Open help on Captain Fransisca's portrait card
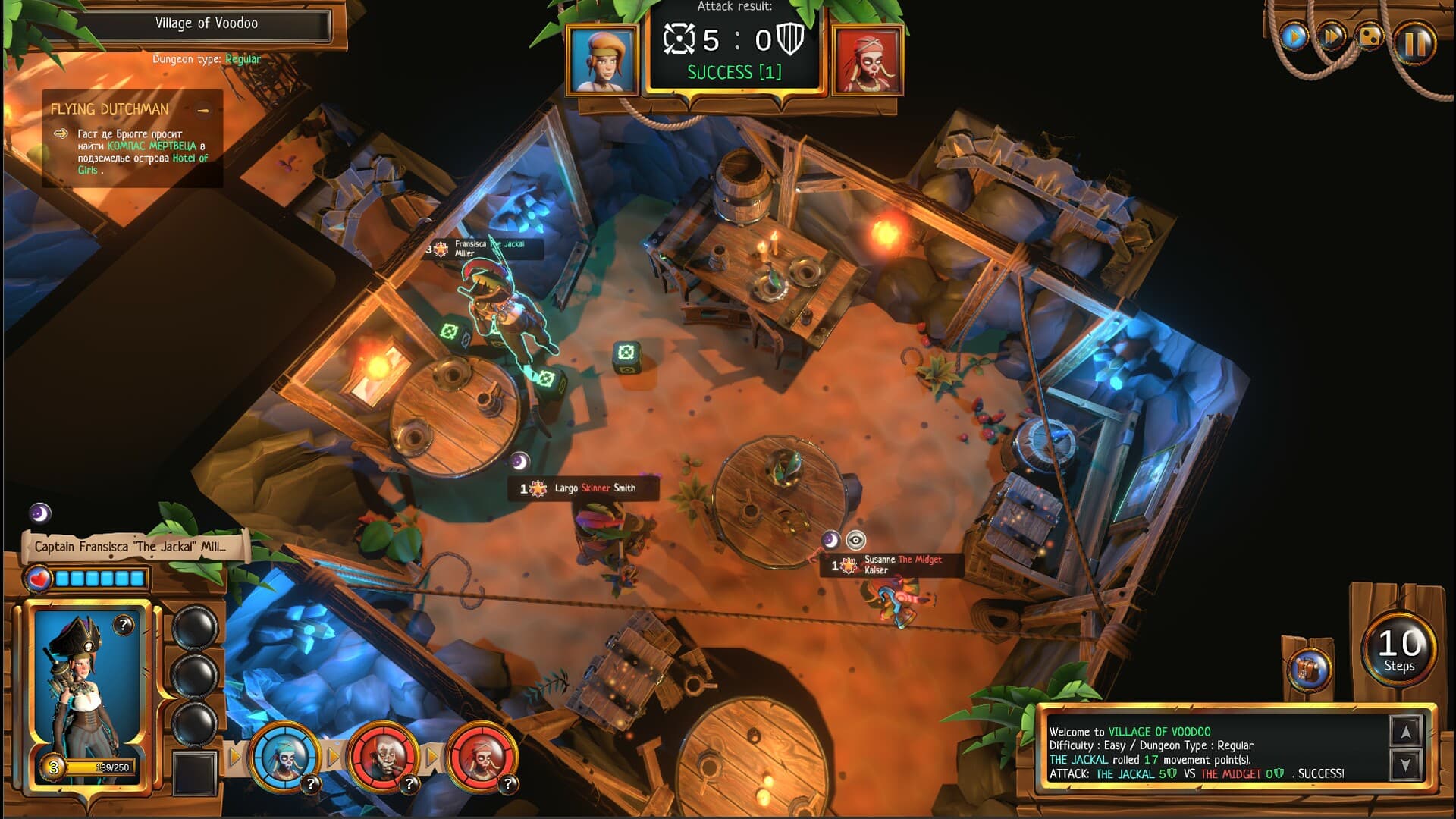This screenshot has height=819, width=1456. coord(124,625)
